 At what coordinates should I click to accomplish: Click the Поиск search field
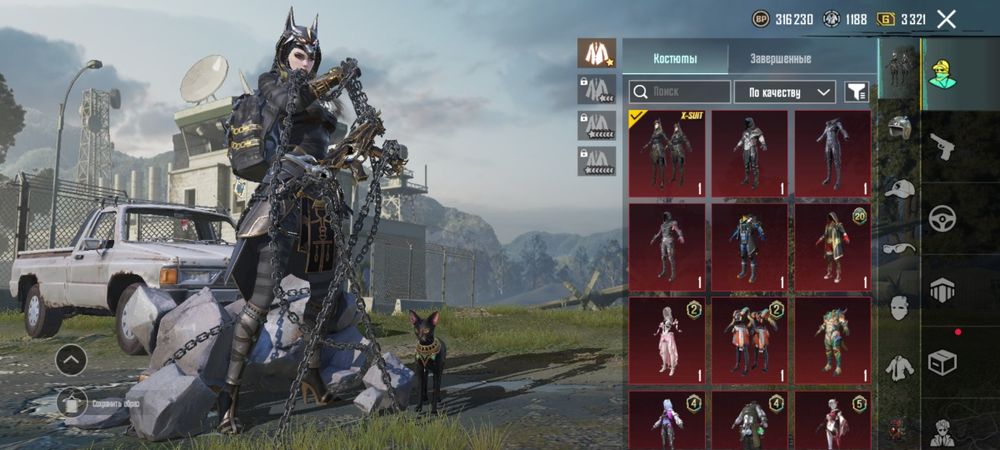pos(680,92)
